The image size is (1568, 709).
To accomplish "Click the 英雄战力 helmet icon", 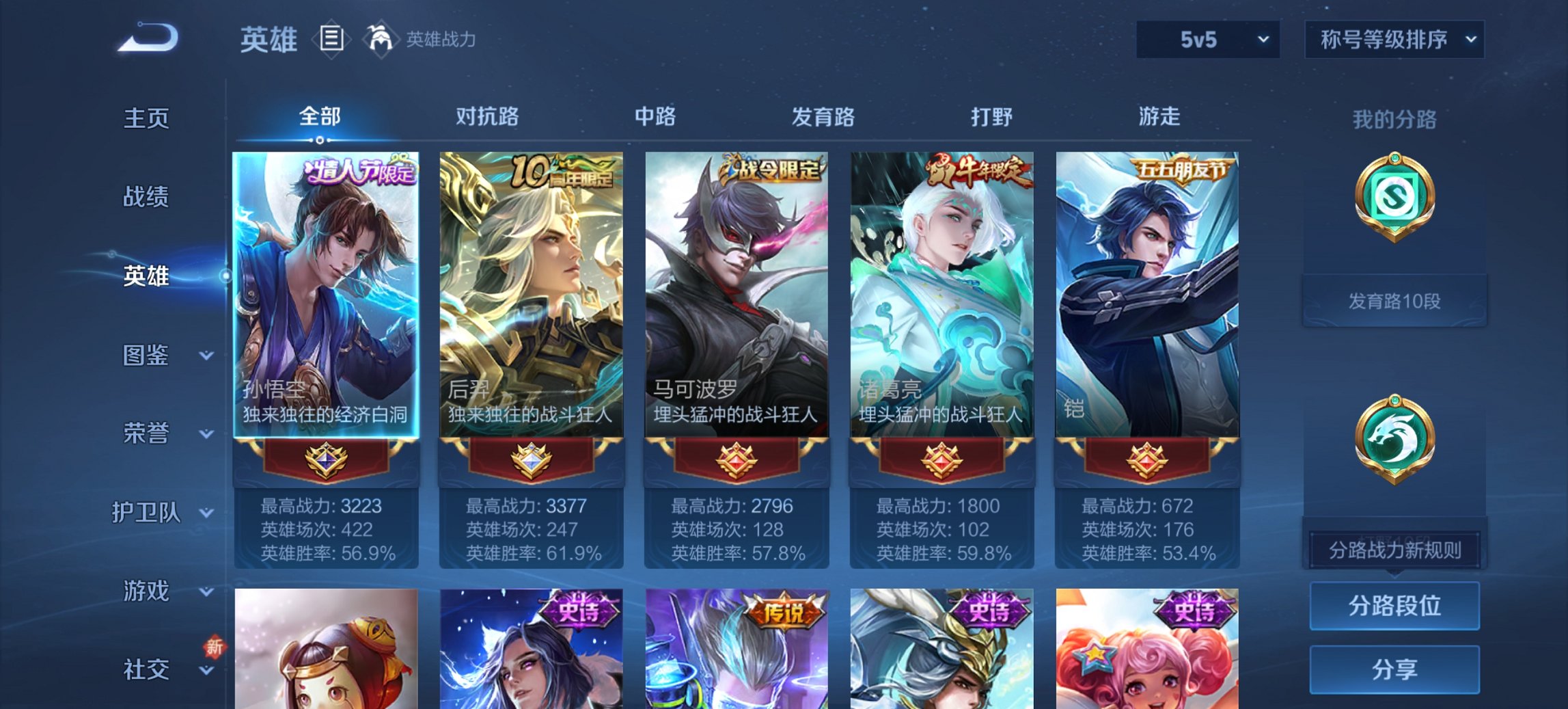I will 381,39.
